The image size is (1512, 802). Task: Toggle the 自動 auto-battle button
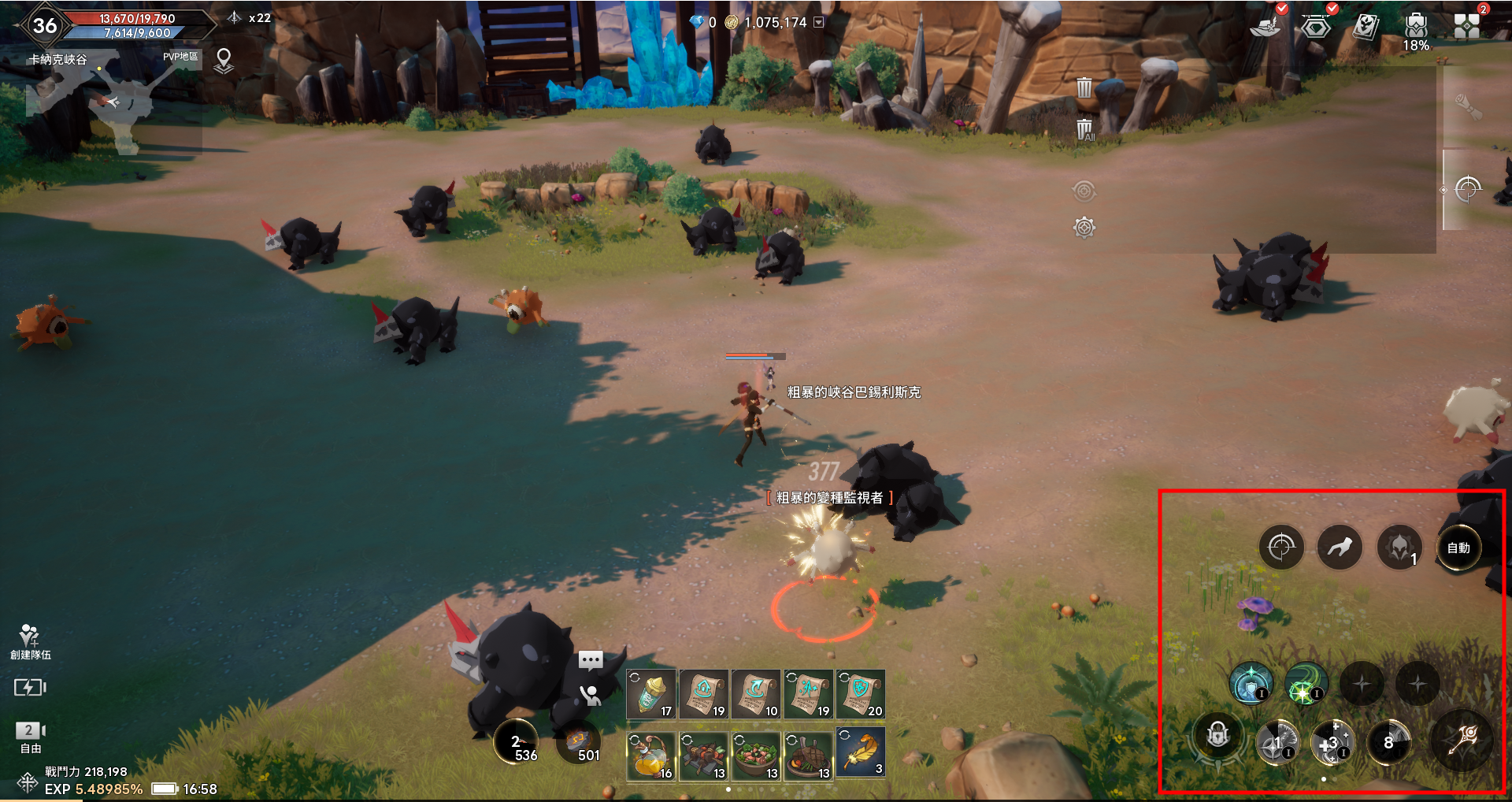[1458, 548]
